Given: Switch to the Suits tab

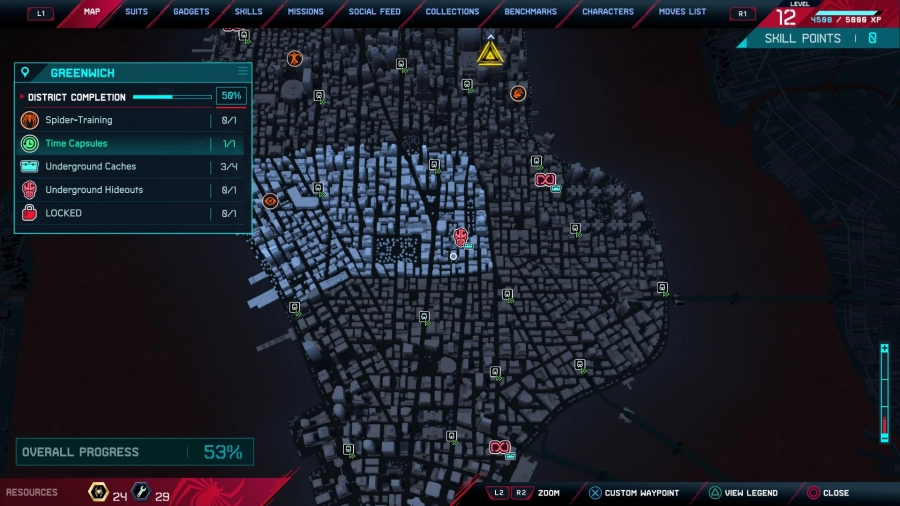Looking at the screenshot, I should pos(136,12).
